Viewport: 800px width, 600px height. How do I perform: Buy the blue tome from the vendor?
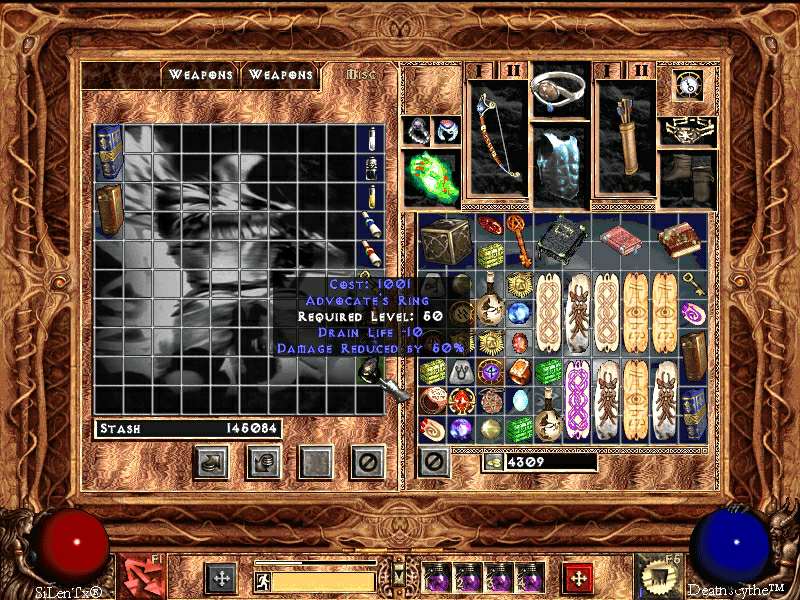pos(108,152)
